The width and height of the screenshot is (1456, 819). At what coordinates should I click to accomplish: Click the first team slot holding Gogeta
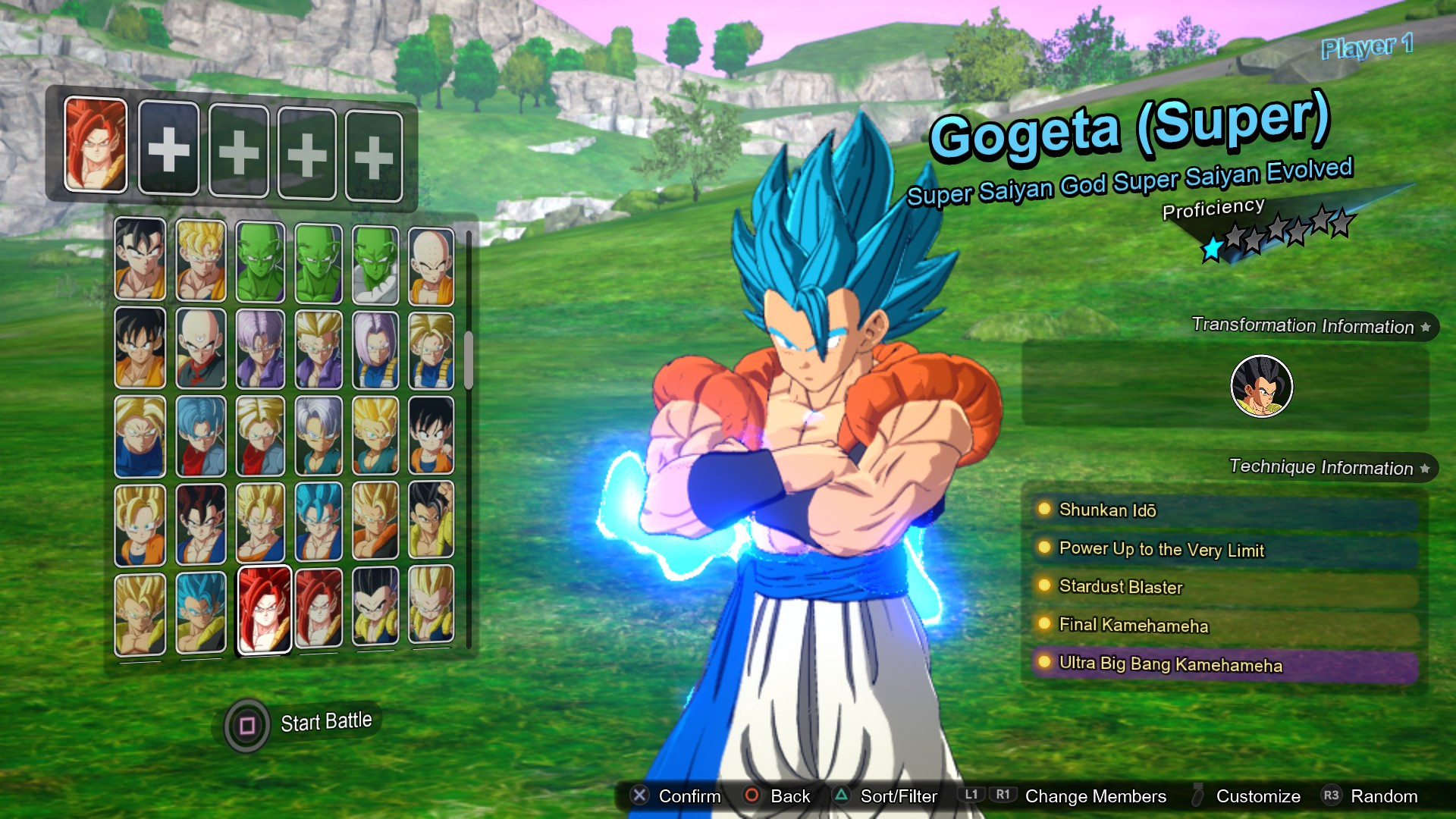96,144
